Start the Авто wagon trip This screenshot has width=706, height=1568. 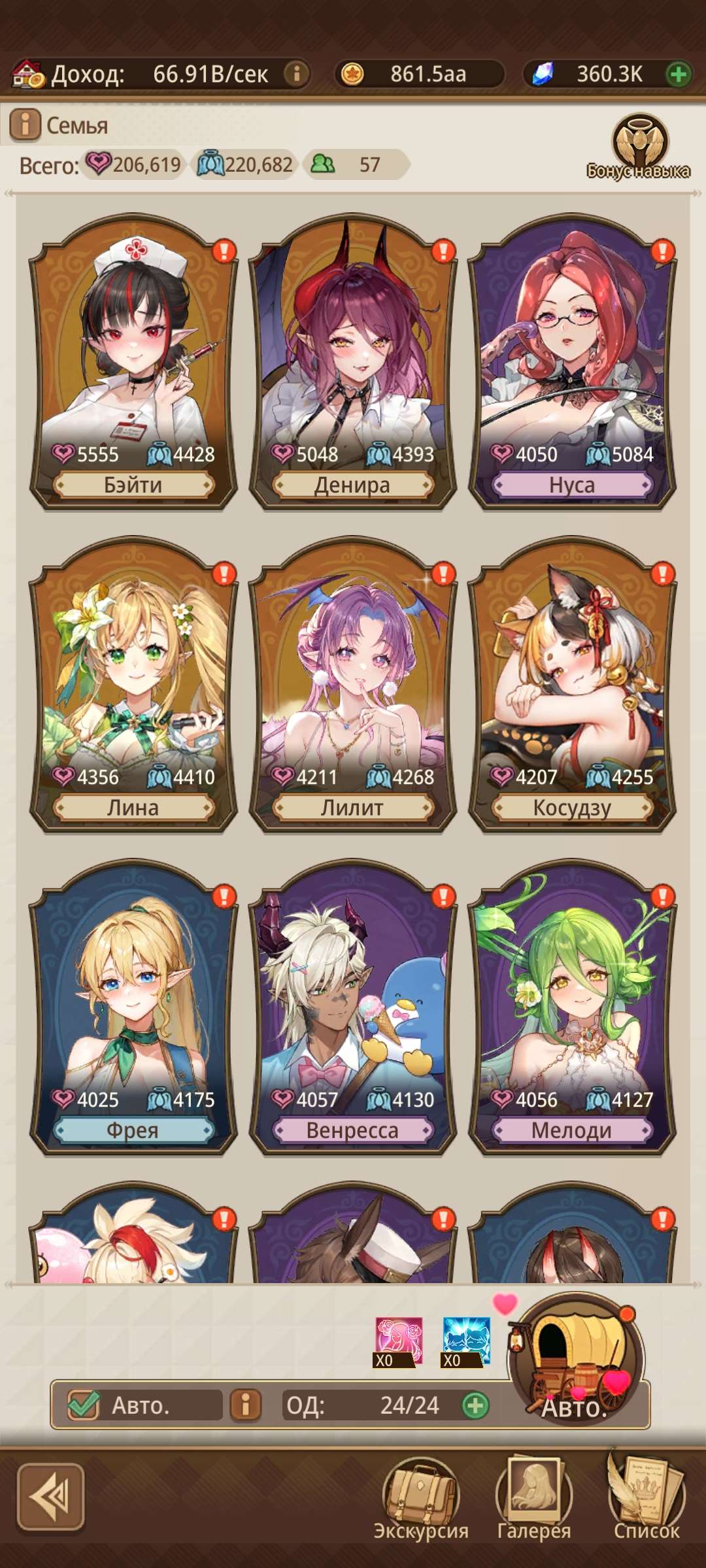(x=575, y=1362)
